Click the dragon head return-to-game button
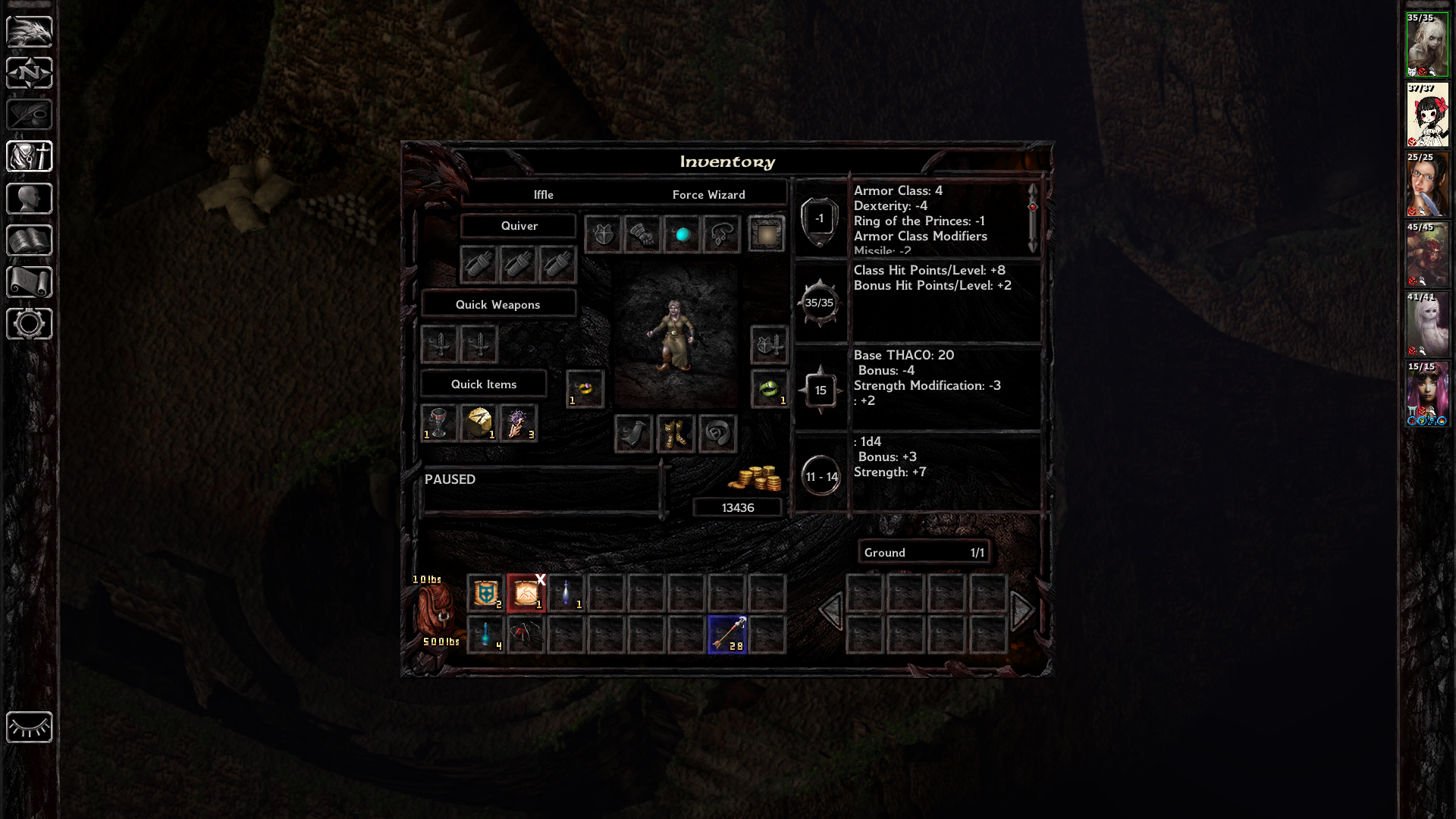The height and width of the screenshot is (819, 1456). pos(30,32)
